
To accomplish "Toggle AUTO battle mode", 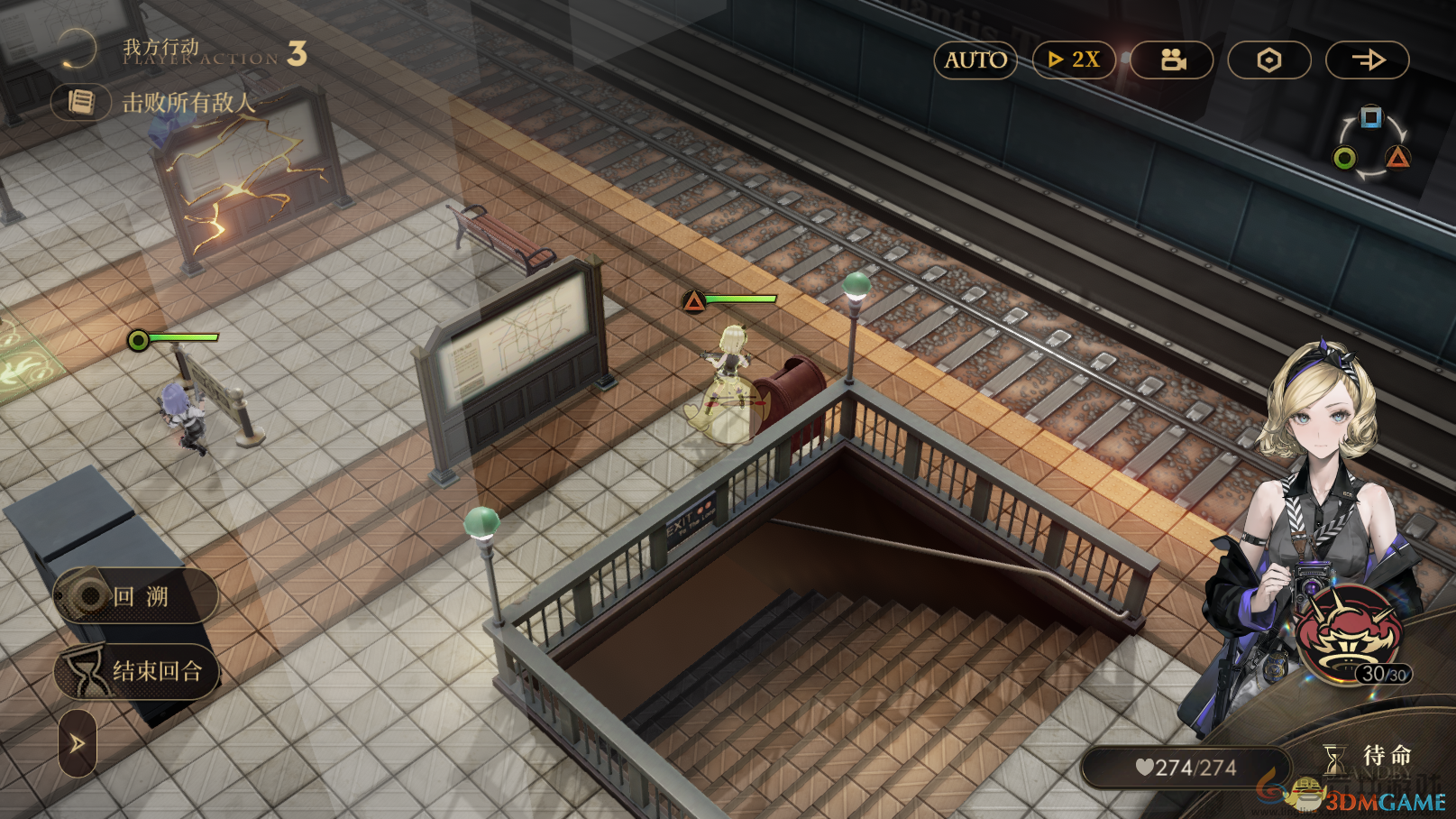I will coord(975,60).
